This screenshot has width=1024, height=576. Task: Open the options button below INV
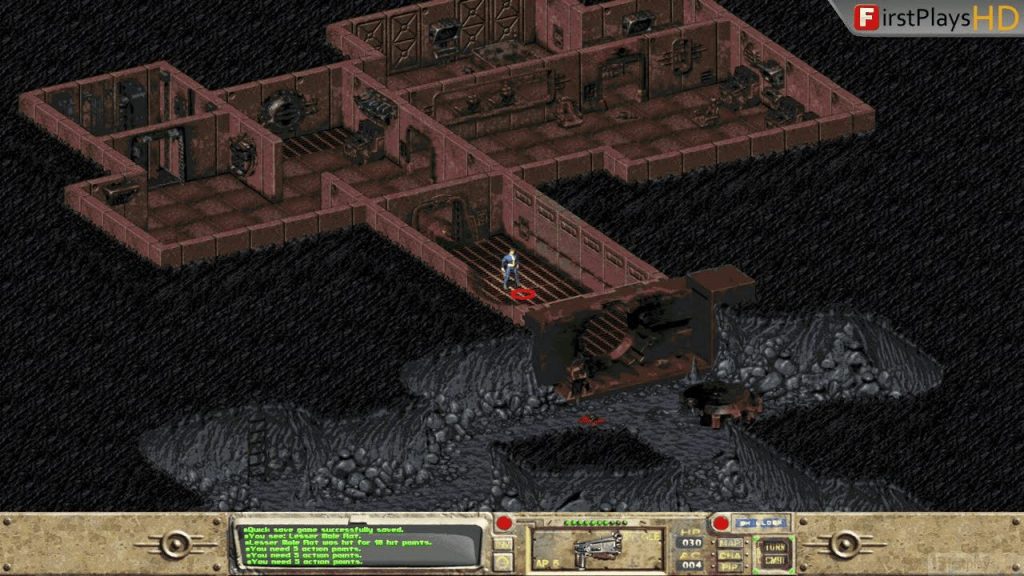pyautogui.click(x=505, y=561)
